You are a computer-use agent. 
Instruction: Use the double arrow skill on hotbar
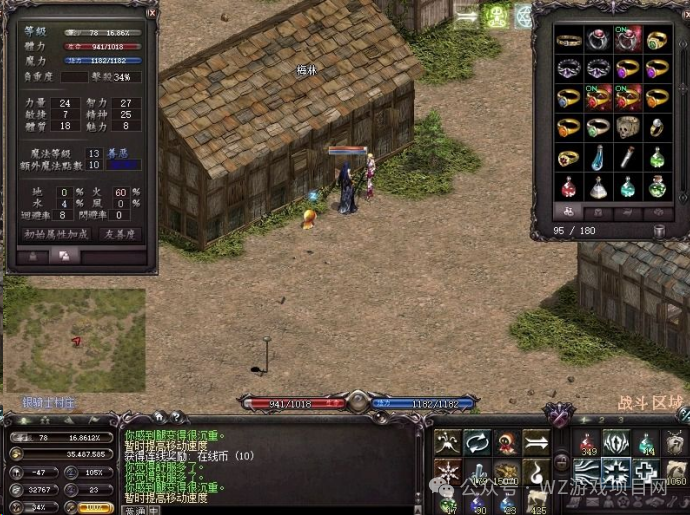(x=537, y=440)
